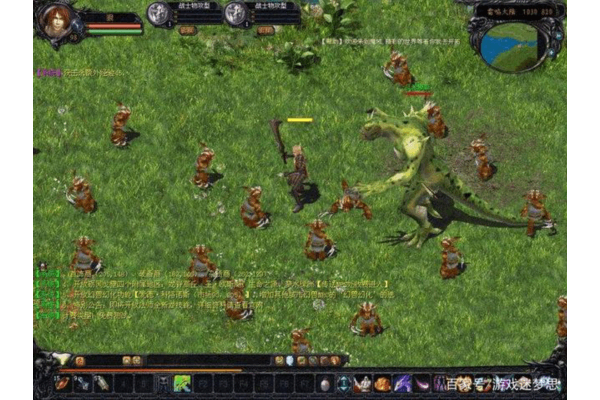The image size is (600, 400).
Task: Activate the green slash skill icon
Action: (182, 383)
